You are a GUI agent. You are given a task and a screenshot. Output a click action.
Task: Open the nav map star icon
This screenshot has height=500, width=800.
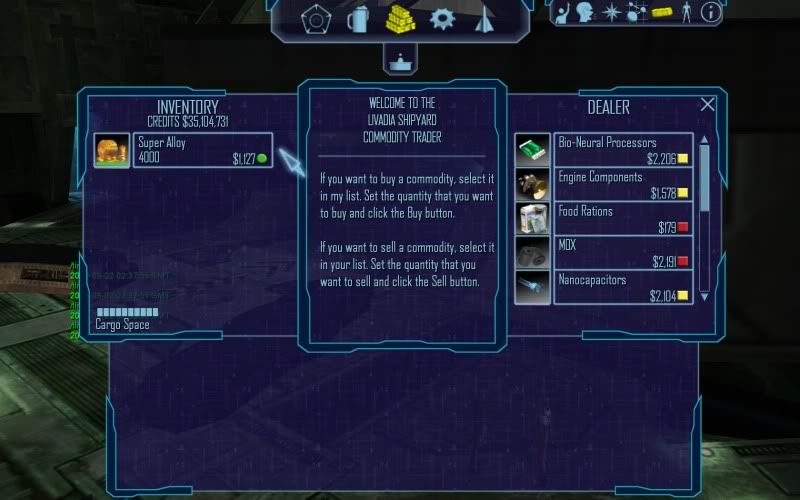click(x=612, y=12)
